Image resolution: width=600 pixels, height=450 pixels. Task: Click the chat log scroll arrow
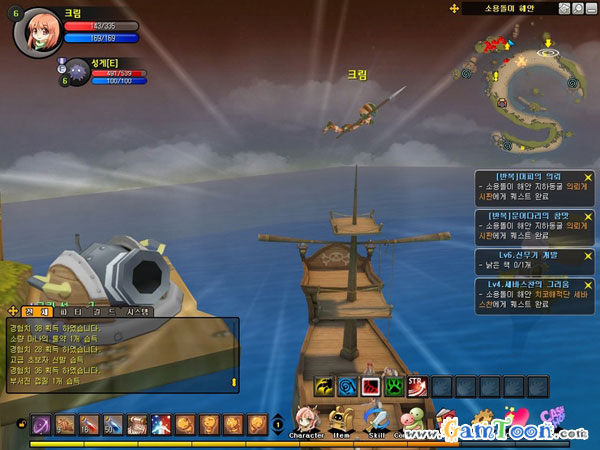click(x=235, y=382)
